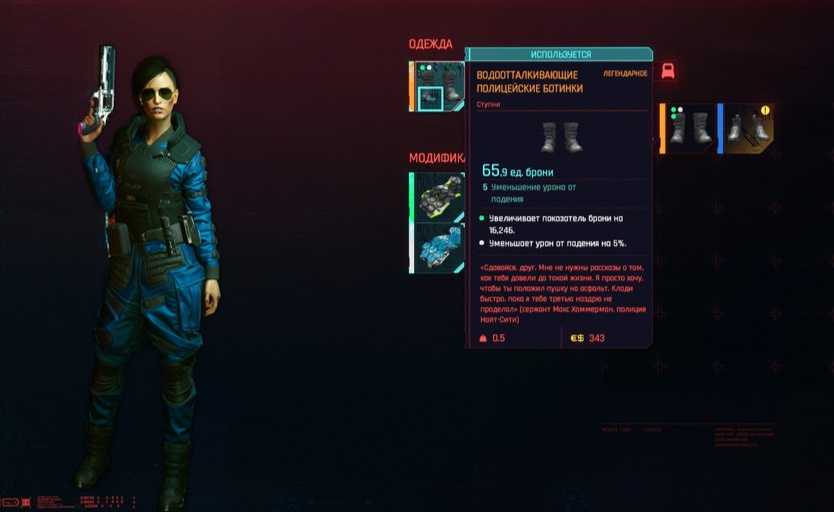834x512 pixels.
Task: Click the red category filter icon
Action: click(668, 71)
